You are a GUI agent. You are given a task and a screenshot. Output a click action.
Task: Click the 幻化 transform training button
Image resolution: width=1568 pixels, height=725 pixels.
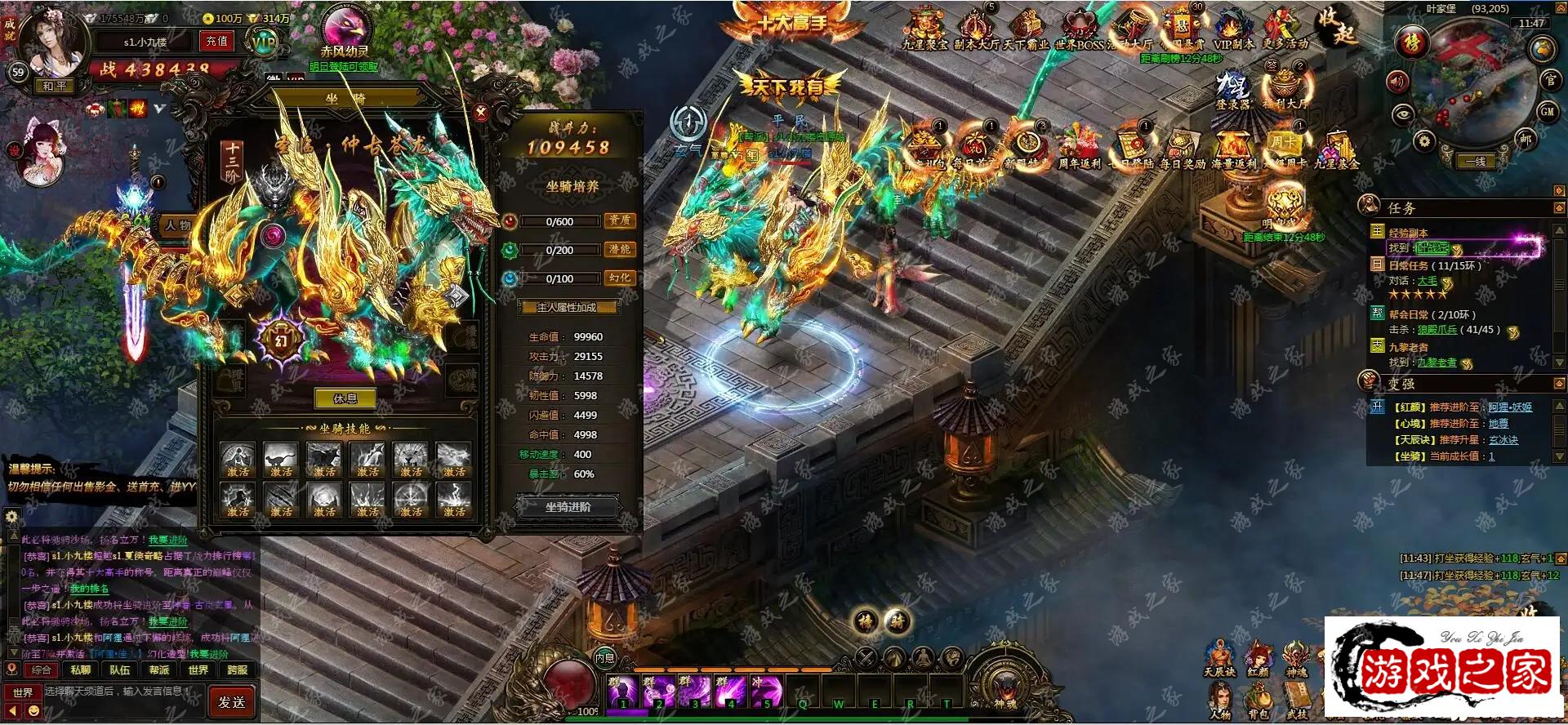click(x=619, y=278)
